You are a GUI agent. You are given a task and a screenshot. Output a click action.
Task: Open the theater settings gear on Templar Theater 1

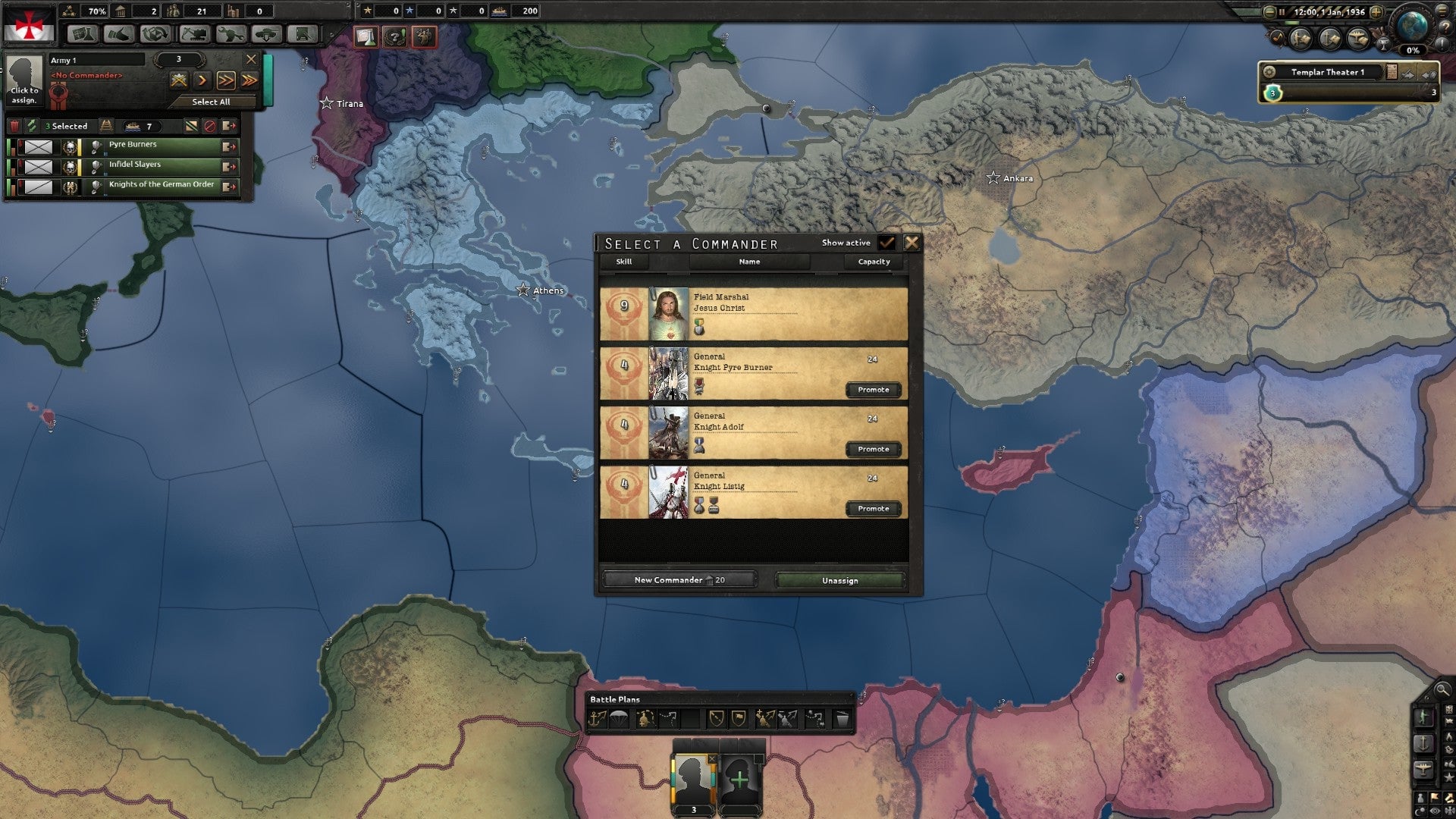click(x=1269, y=72)
